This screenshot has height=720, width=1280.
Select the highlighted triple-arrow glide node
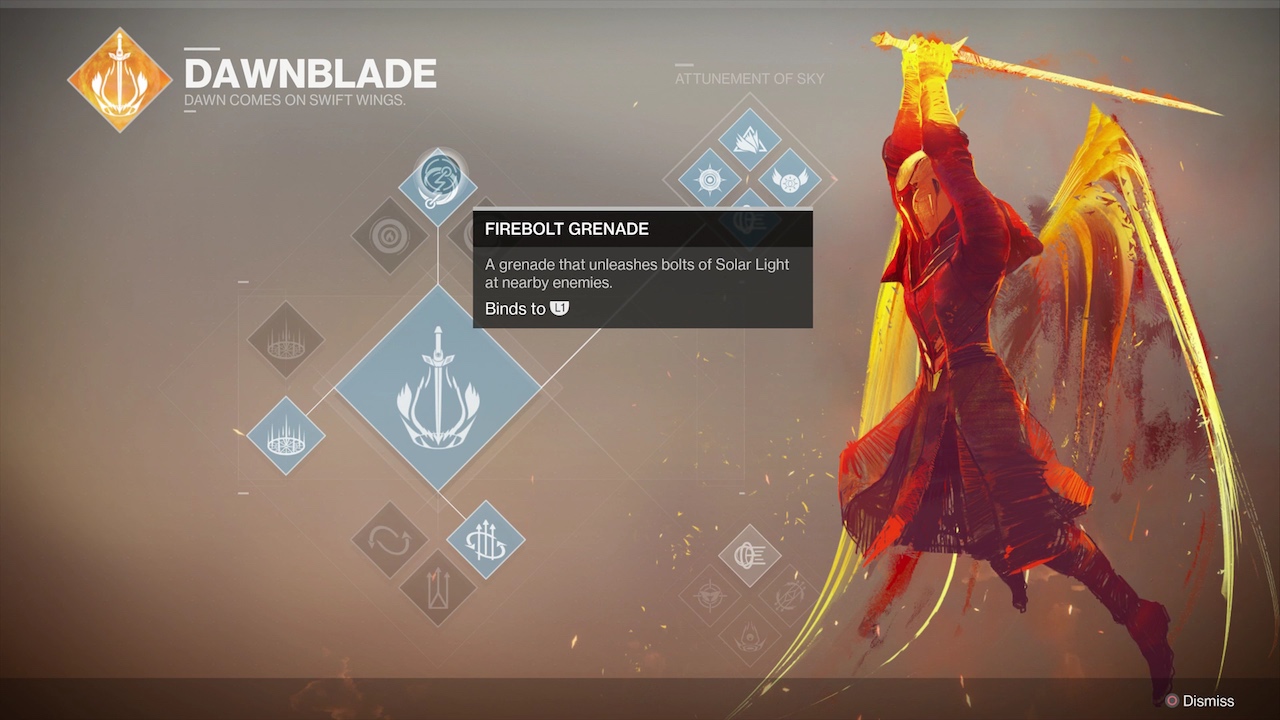485,540
